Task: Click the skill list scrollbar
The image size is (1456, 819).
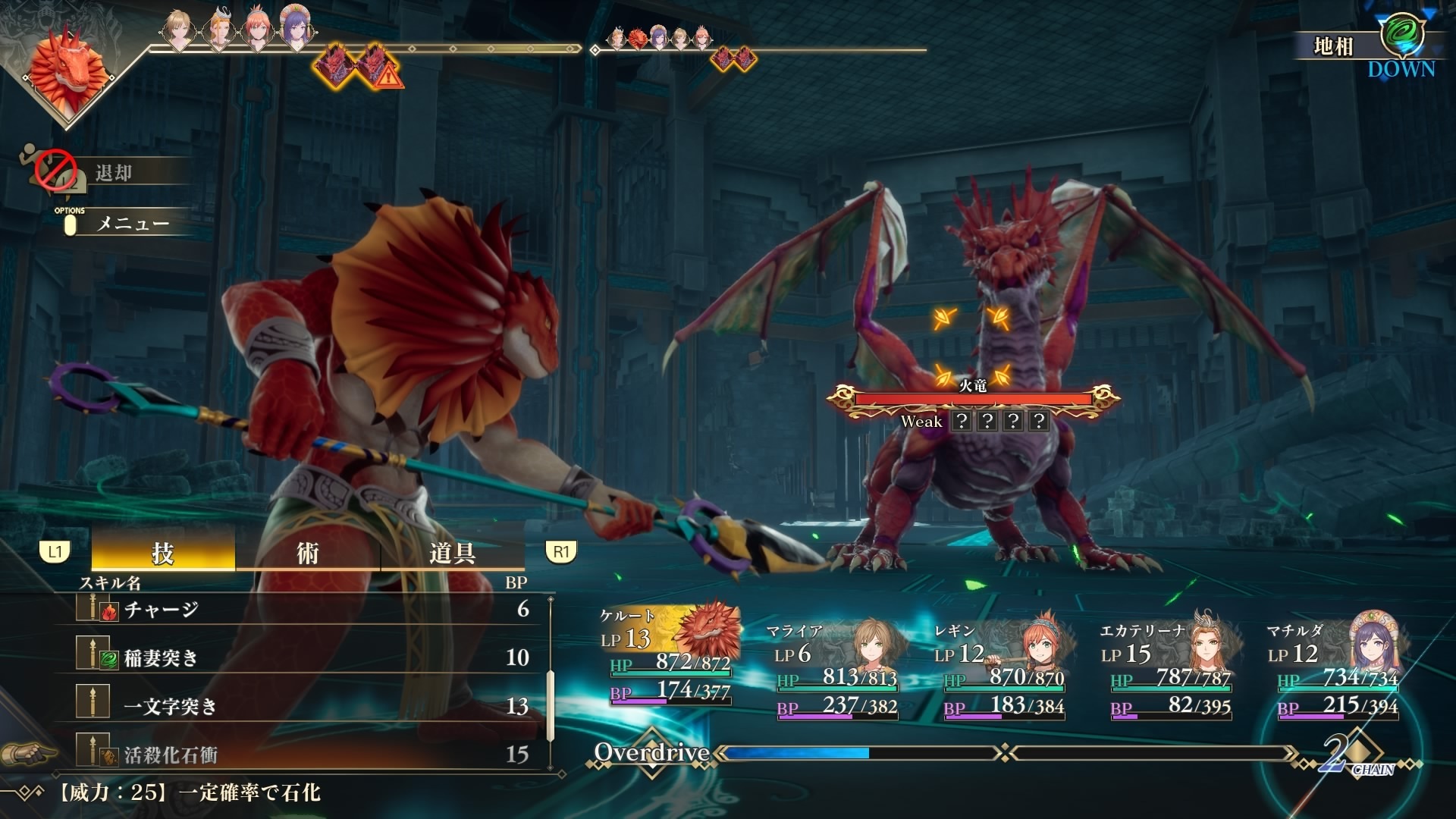Action: pos(551,682)
